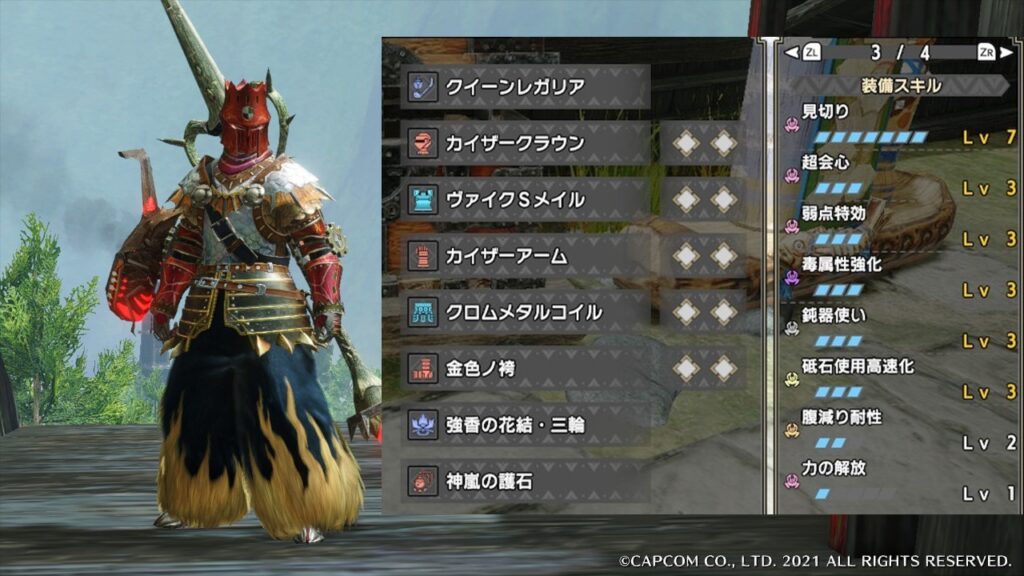This screenshot has width=1024, height=576.
Task: Select the クイーンレガリア weapon row
Action: pos(527,87)
